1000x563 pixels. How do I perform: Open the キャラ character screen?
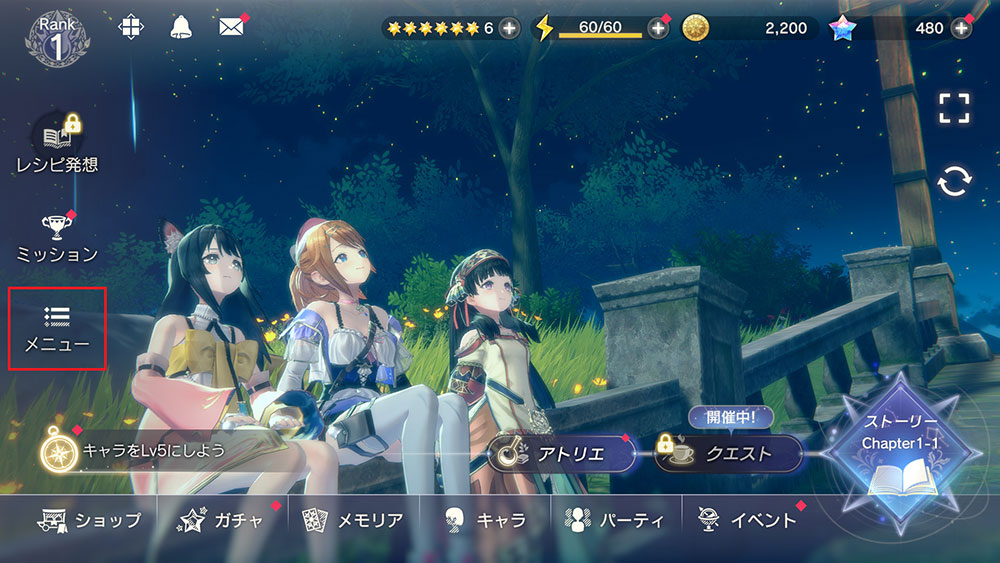[486, 520]
